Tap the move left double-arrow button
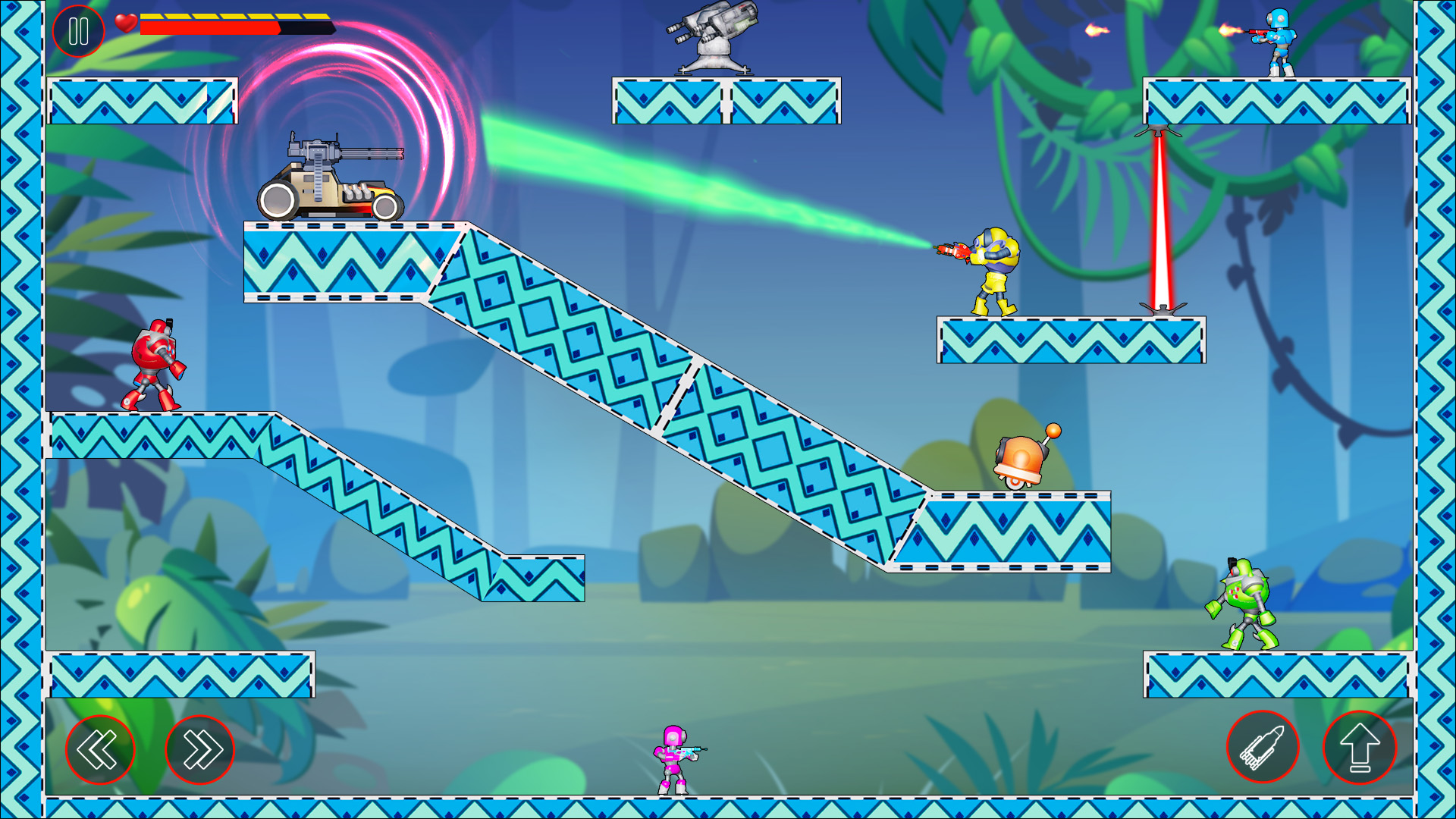The width and height of the screenshot is (1456, 819). click(100, 749)
